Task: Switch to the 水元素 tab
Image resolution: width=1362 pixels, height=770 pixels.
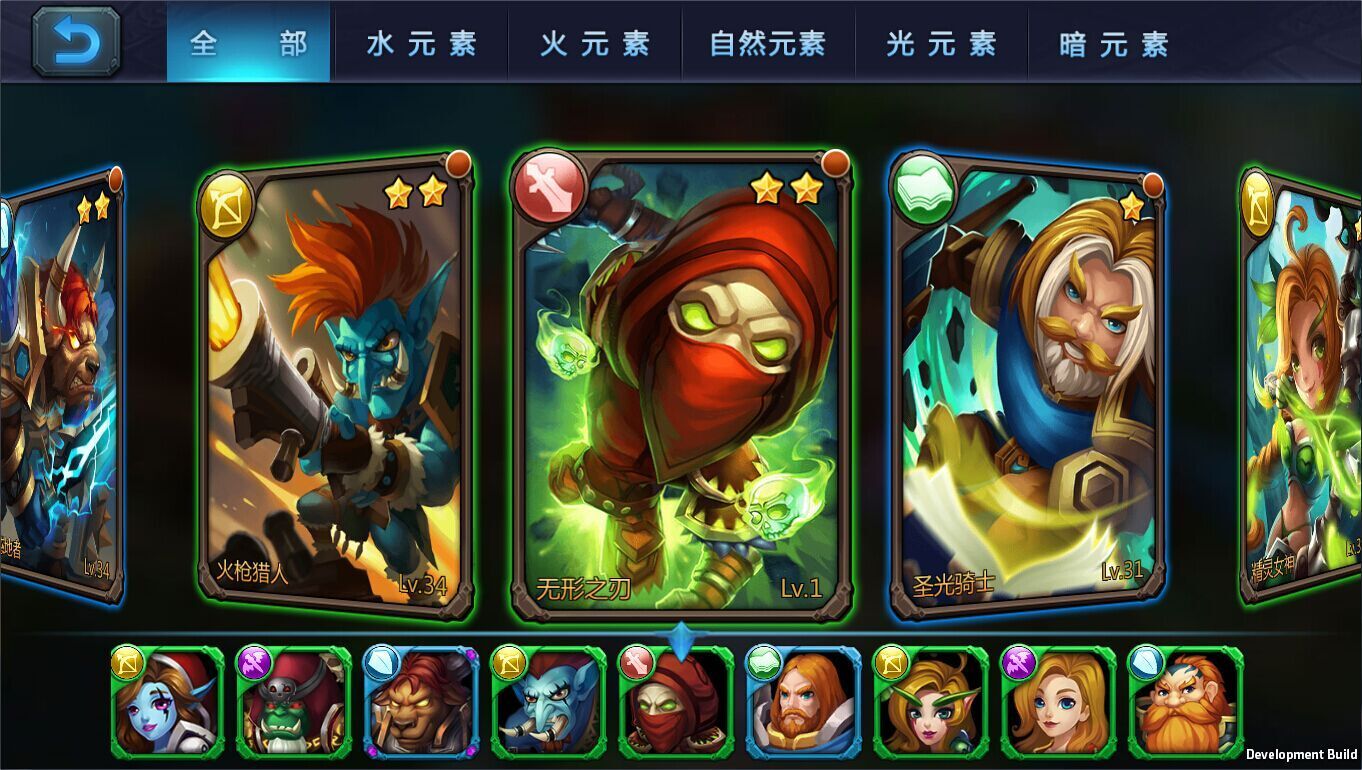Action: [x=423, y=43]
